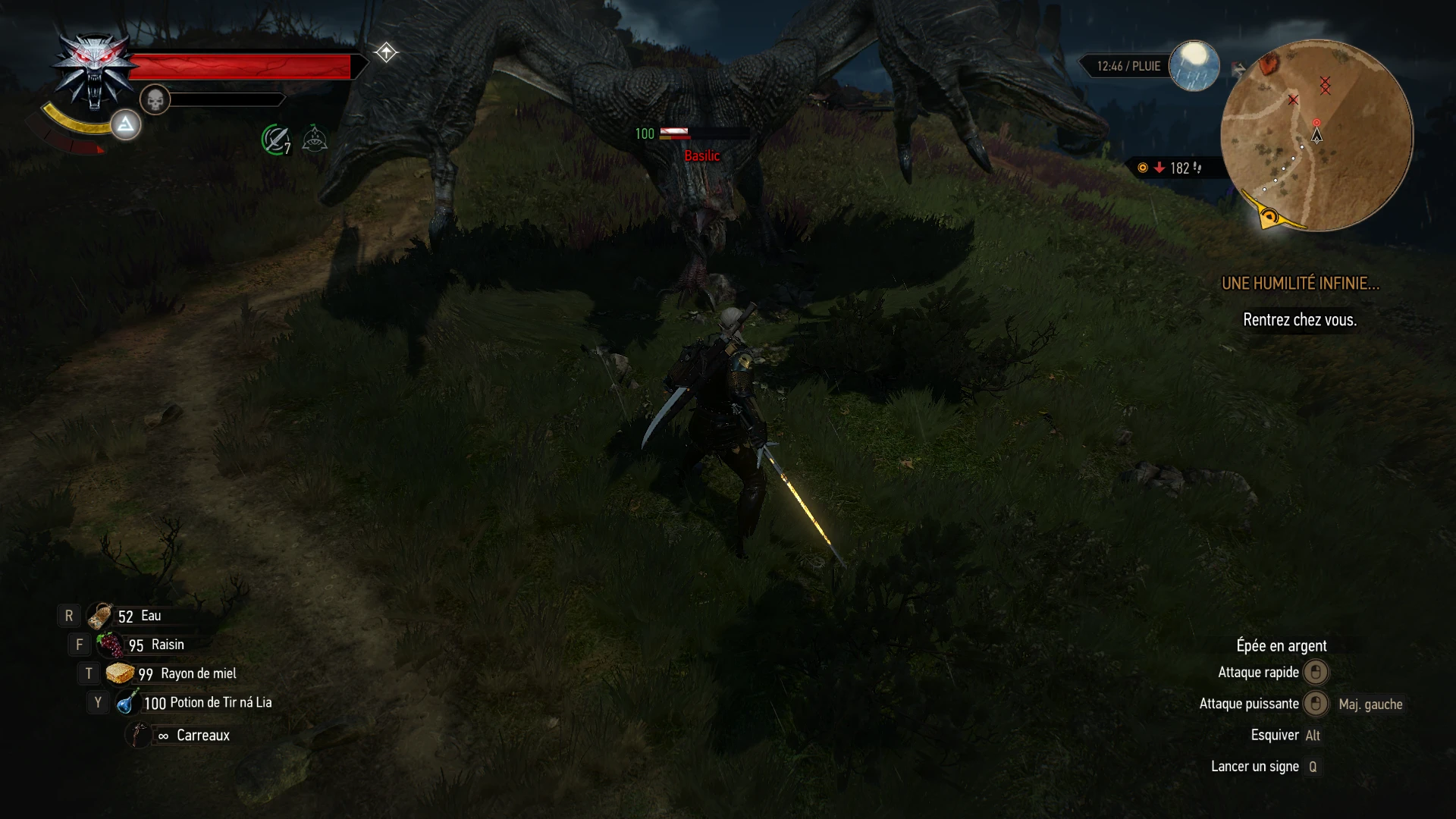Click the wolf medallion emblem
This screenshot has height=819, width=1456.
93,68
